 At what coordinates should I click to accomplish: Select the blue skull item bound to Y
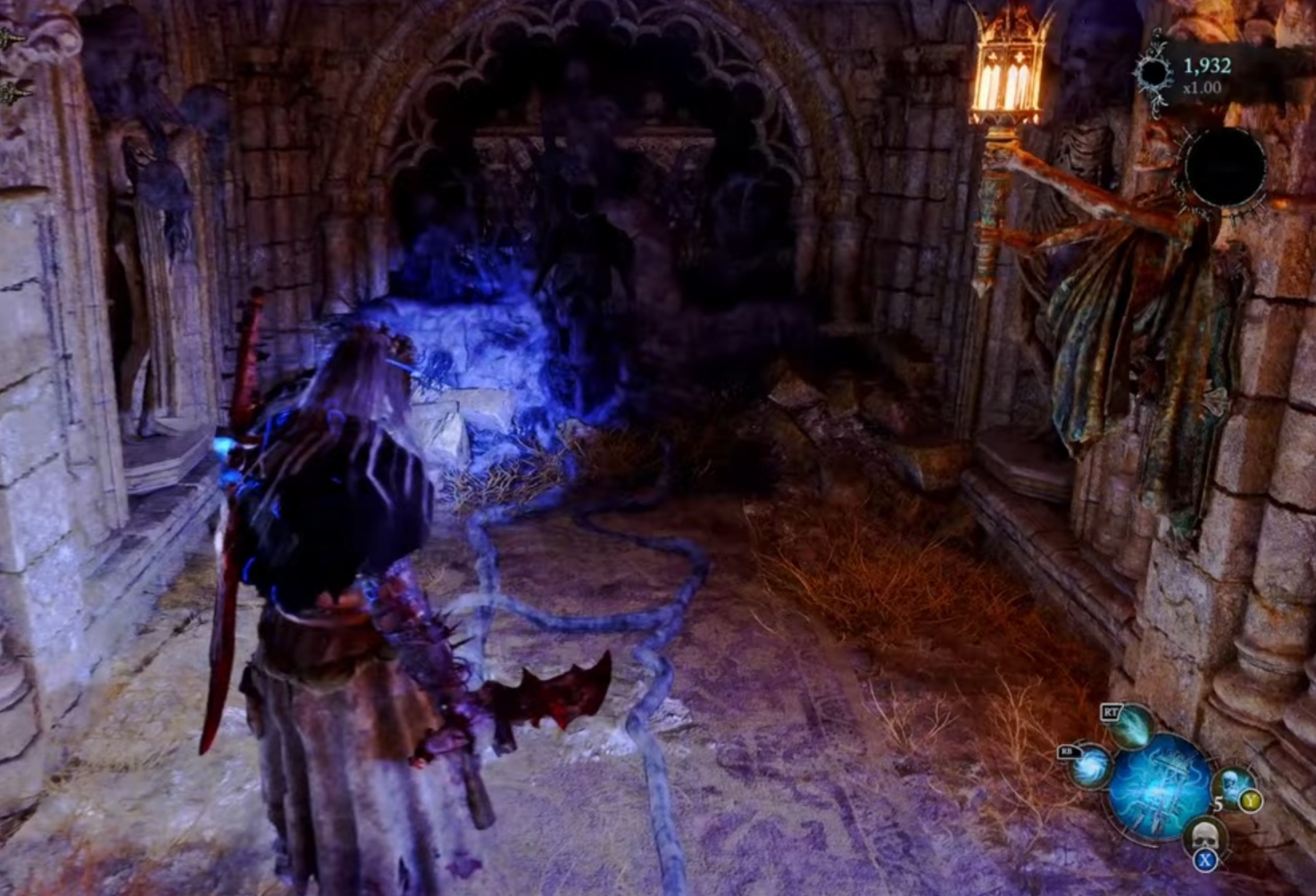(1232, 783)
